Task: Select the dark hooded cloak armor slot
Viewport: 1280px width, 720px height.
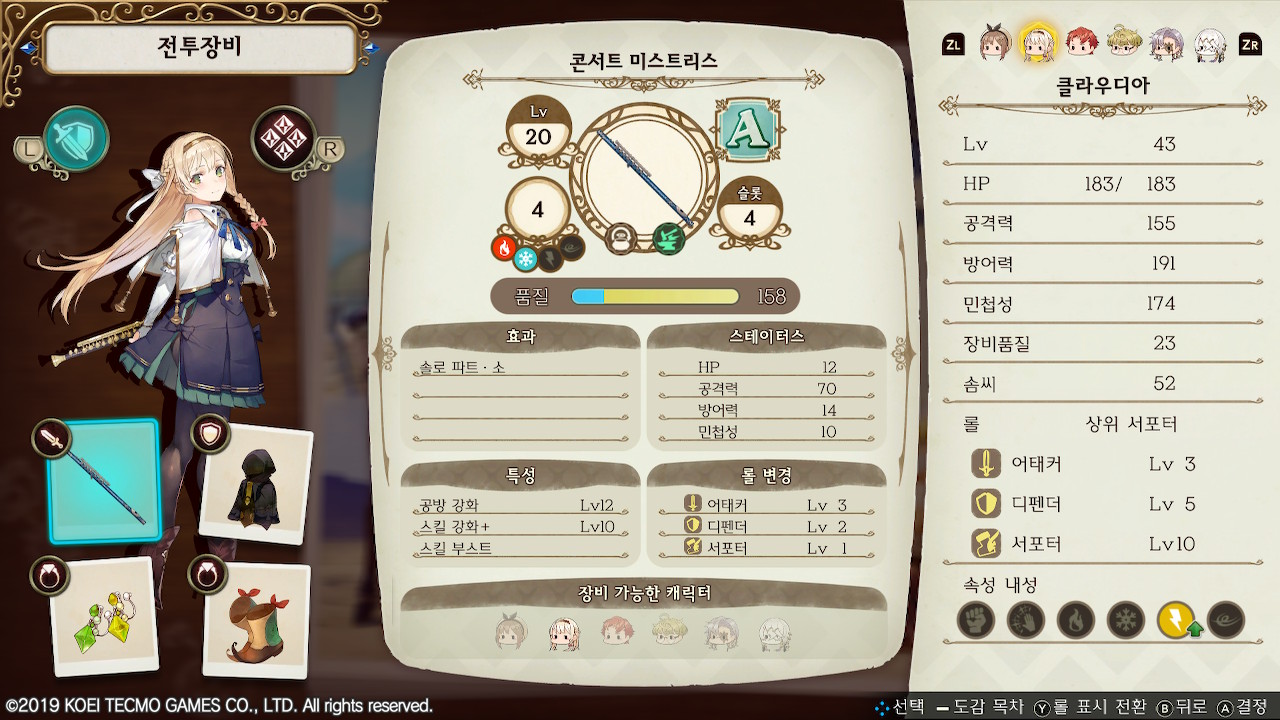Action: coord(256,483)
